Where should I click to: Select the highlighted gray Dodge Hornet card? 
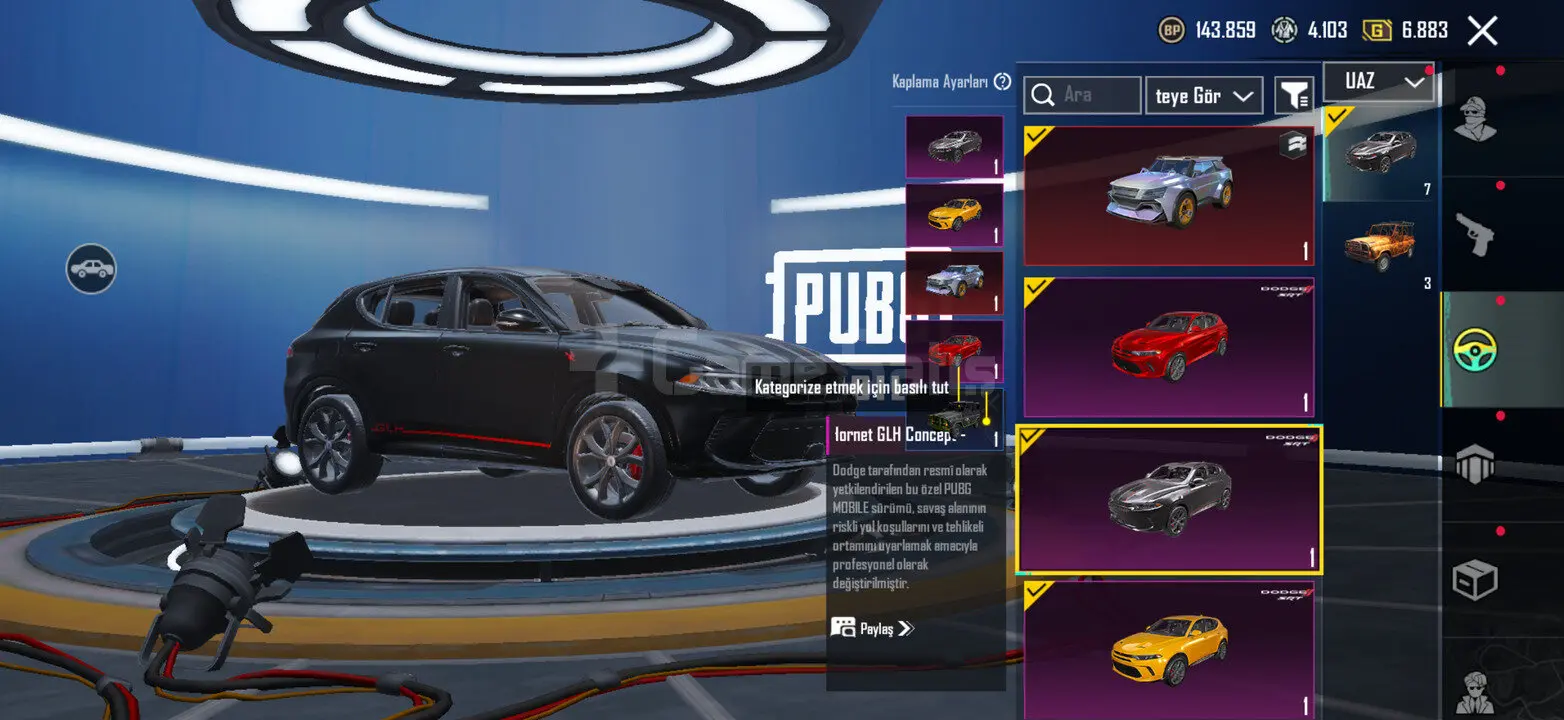(1168, 501)
